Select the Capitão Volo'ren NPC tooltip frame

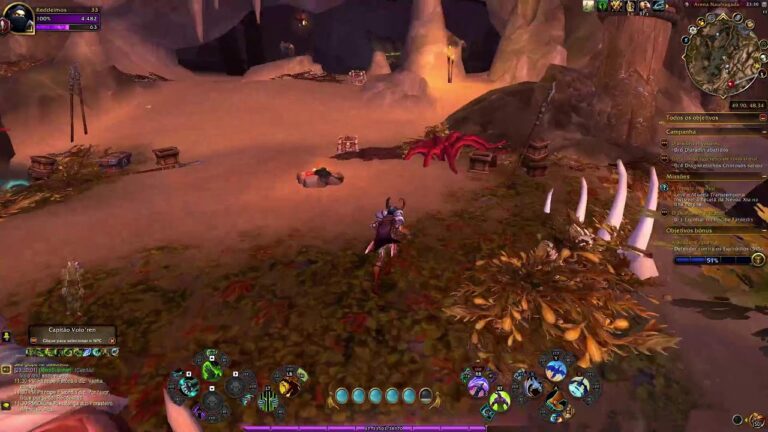tap(72, 335)
